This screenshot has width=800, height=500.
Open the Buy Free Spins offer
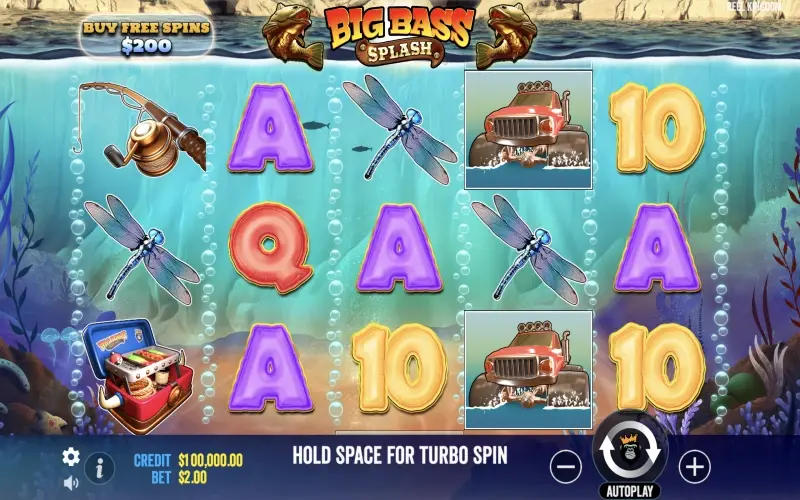click(146, 36)
